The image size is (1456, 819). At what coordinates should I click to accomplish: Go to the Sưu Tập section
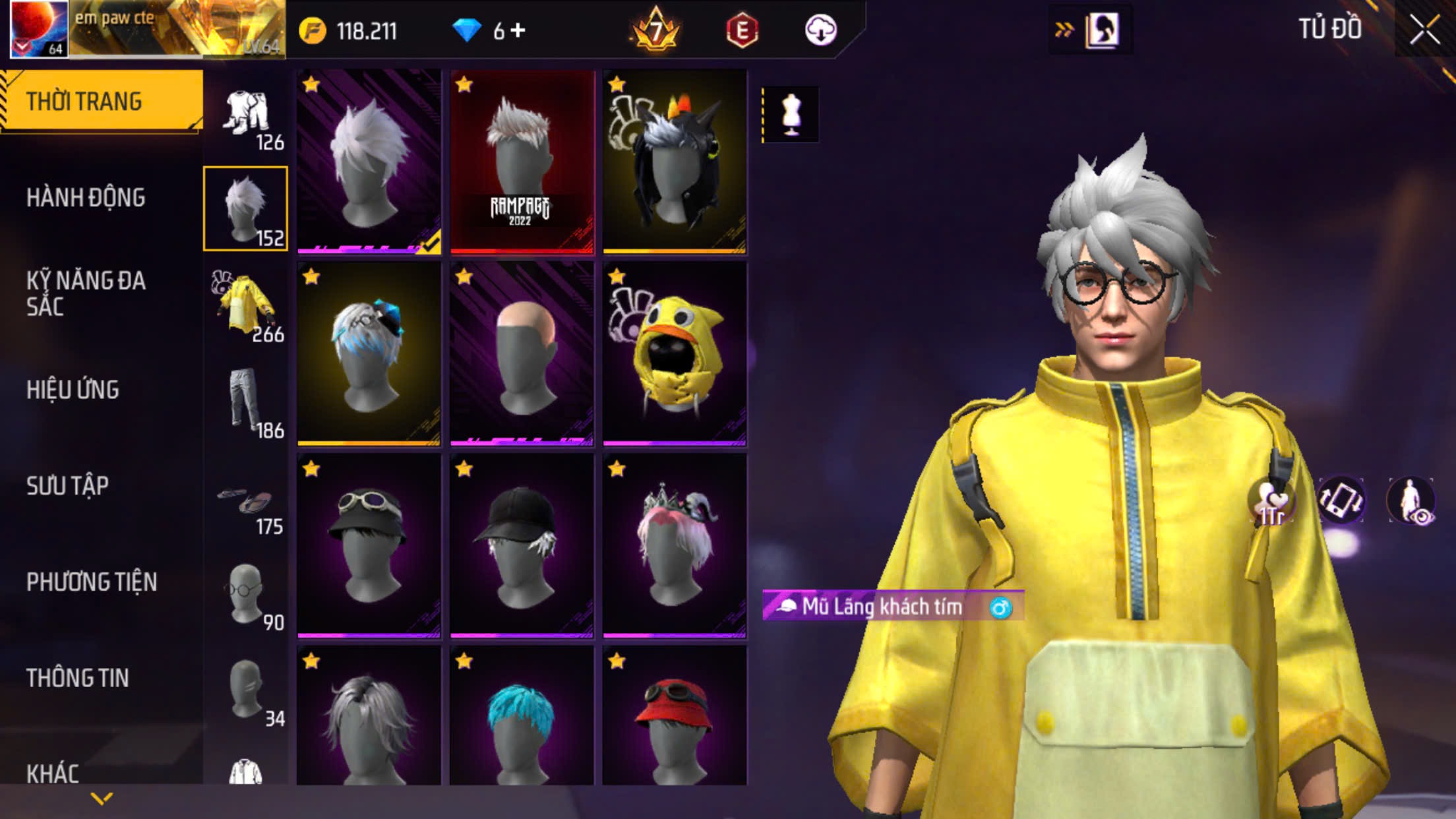[x=67, y=486]
